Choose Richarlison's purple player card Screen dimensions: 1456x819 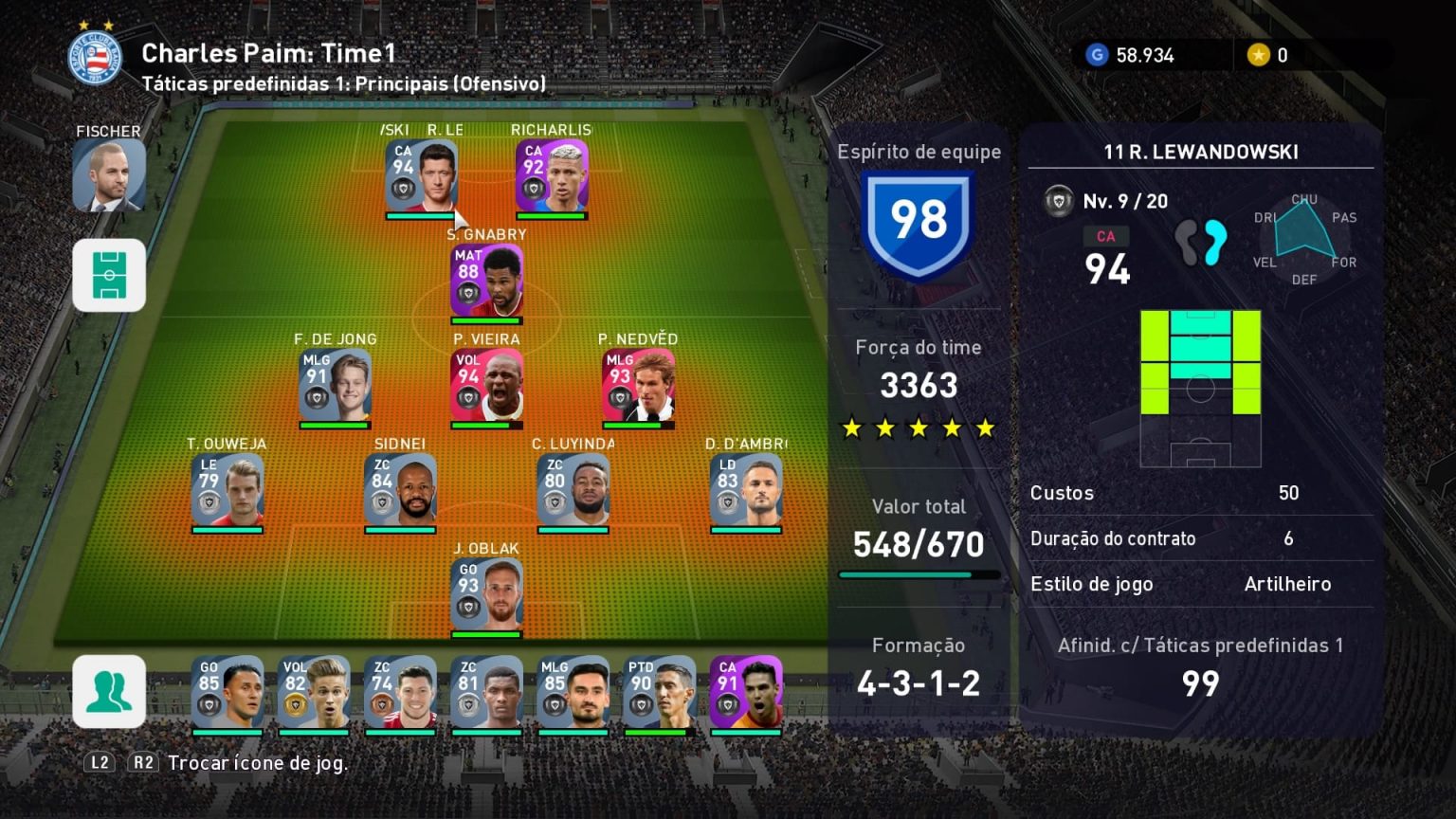[552, 176]
